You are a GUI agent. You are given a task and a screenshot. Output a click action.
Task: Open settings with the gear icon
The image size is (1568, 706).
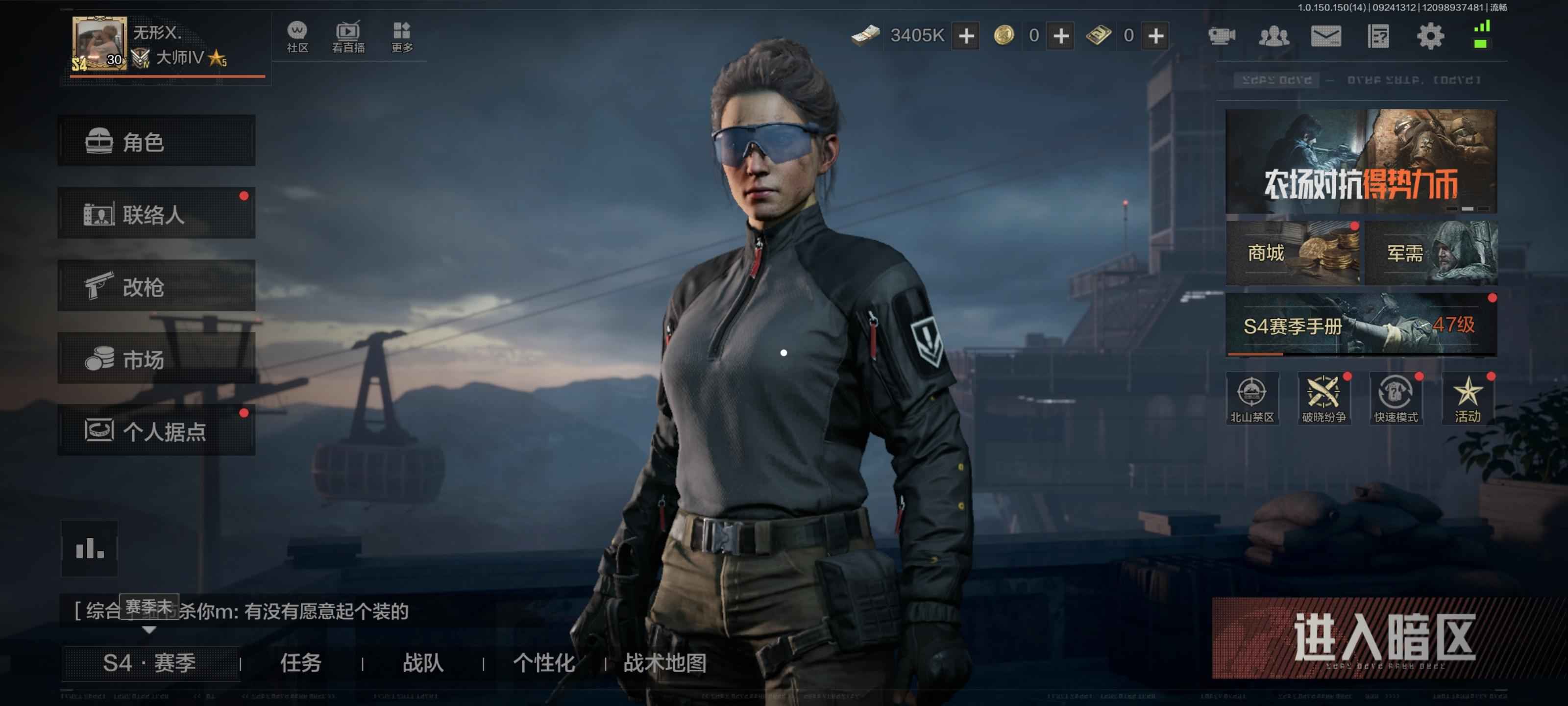coord(1430,37)
